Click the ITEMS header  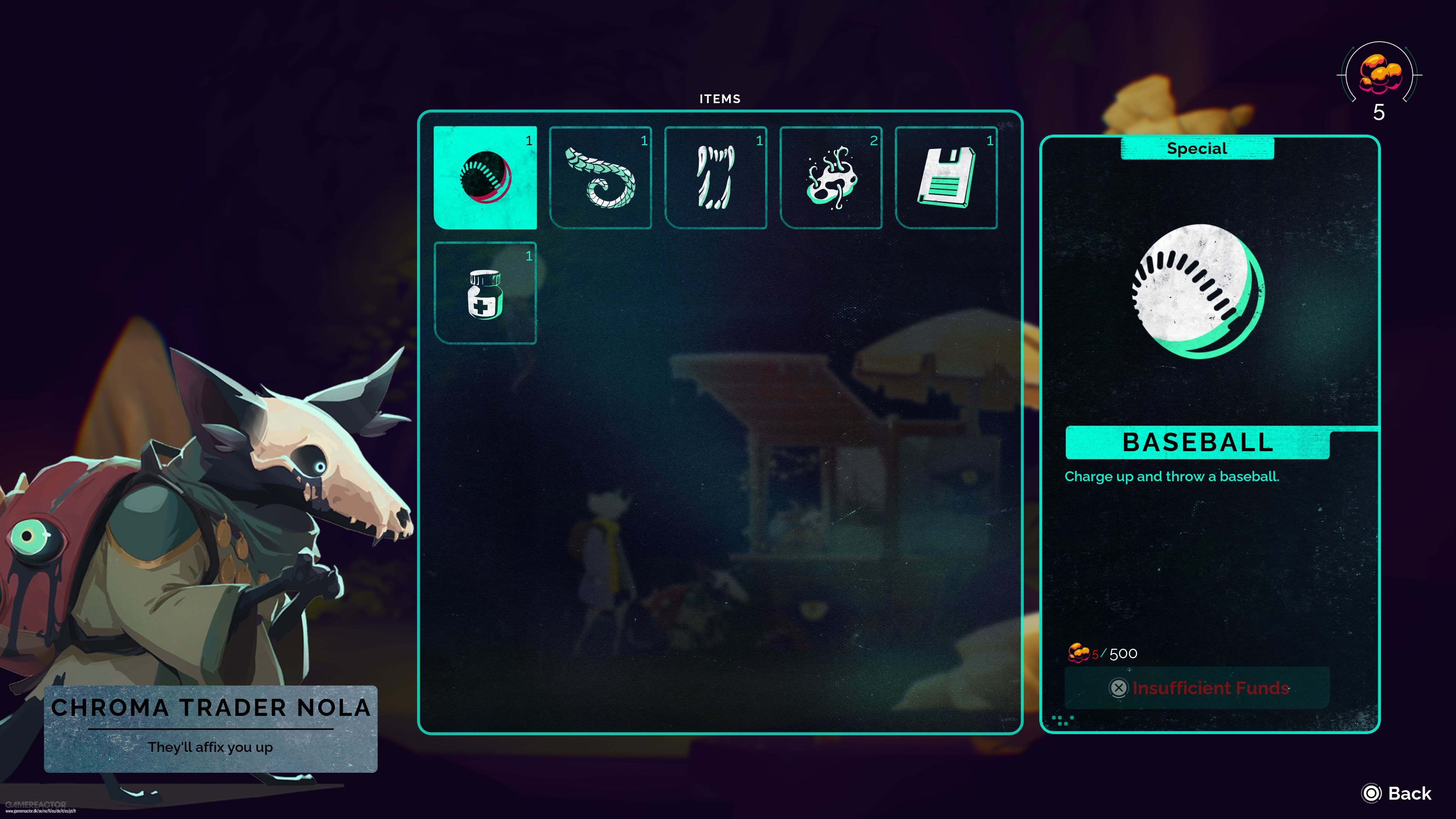point(719,98)
